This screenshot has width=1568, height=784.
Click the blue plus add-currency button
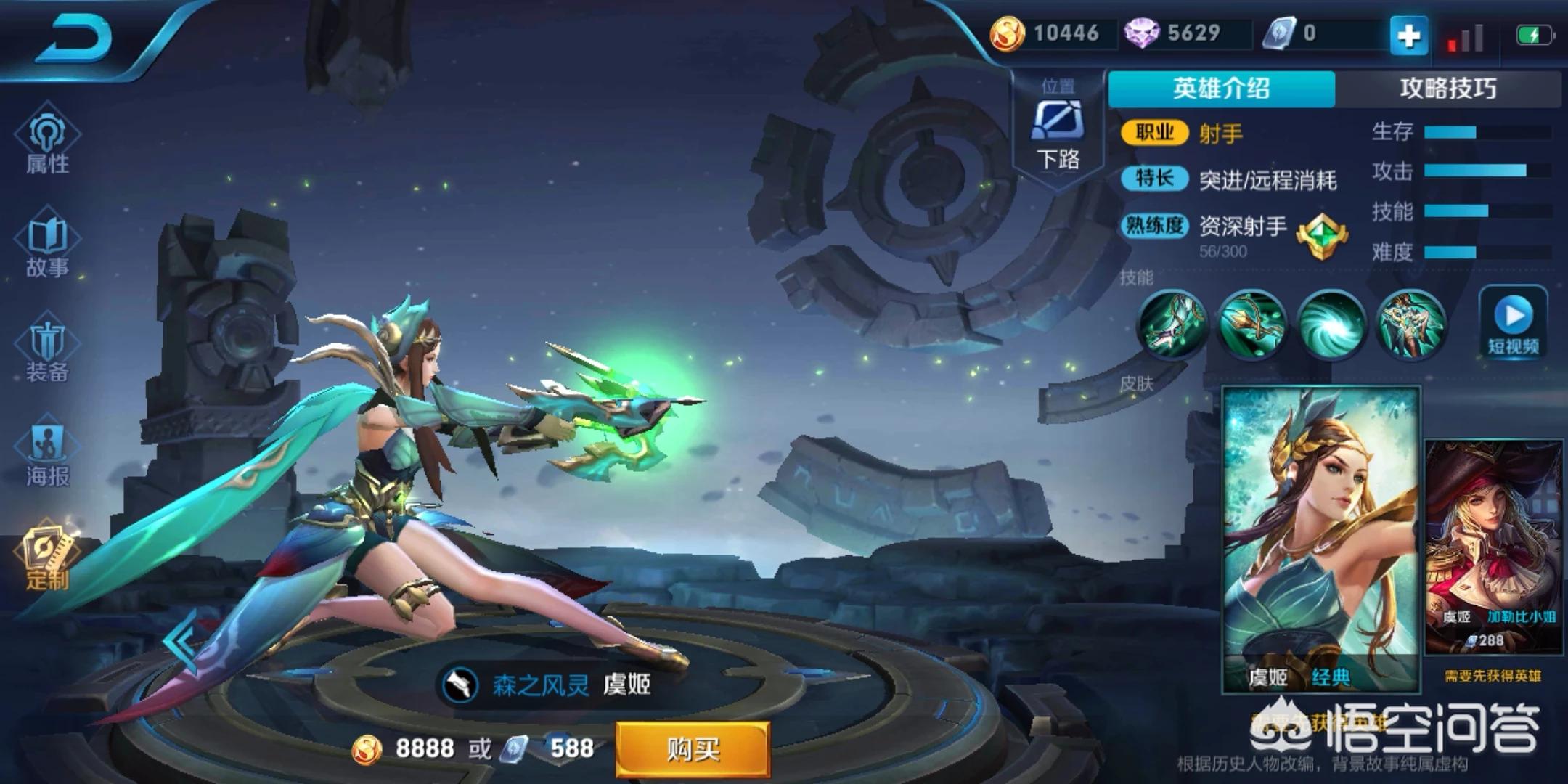point(1408,35)
